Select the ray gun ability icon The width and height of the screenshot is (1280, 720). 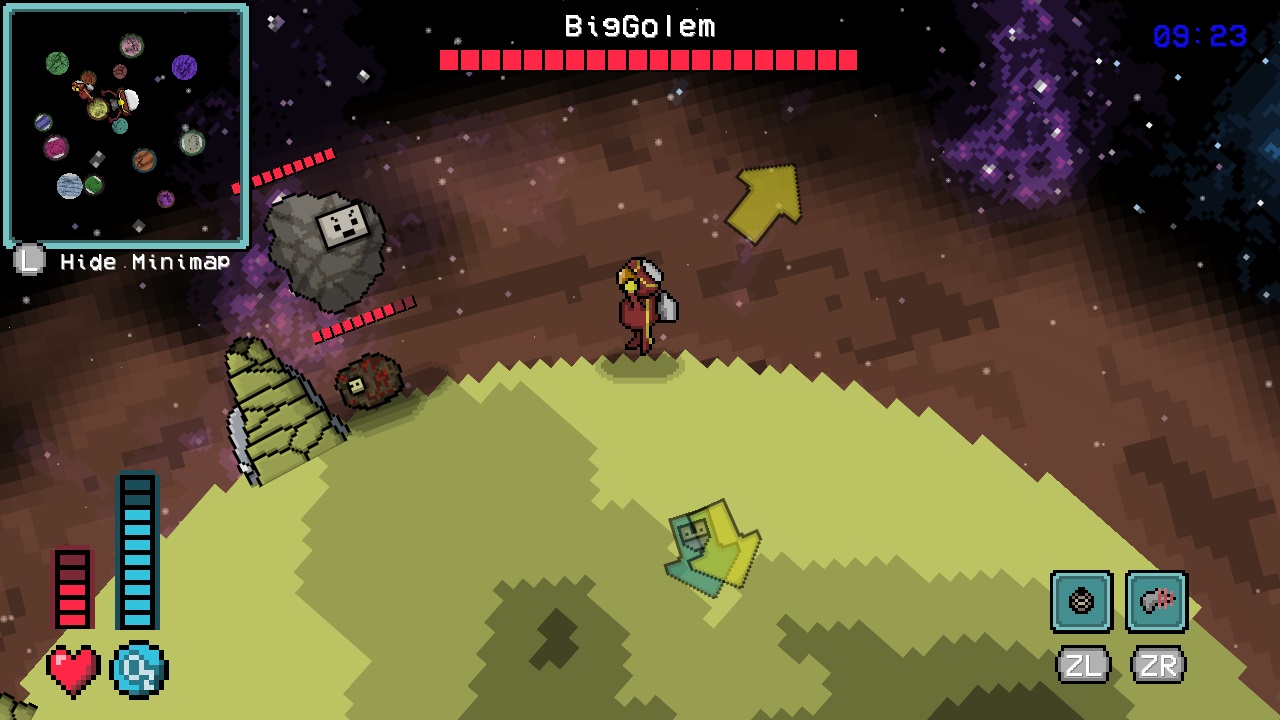coord(1156,602)
